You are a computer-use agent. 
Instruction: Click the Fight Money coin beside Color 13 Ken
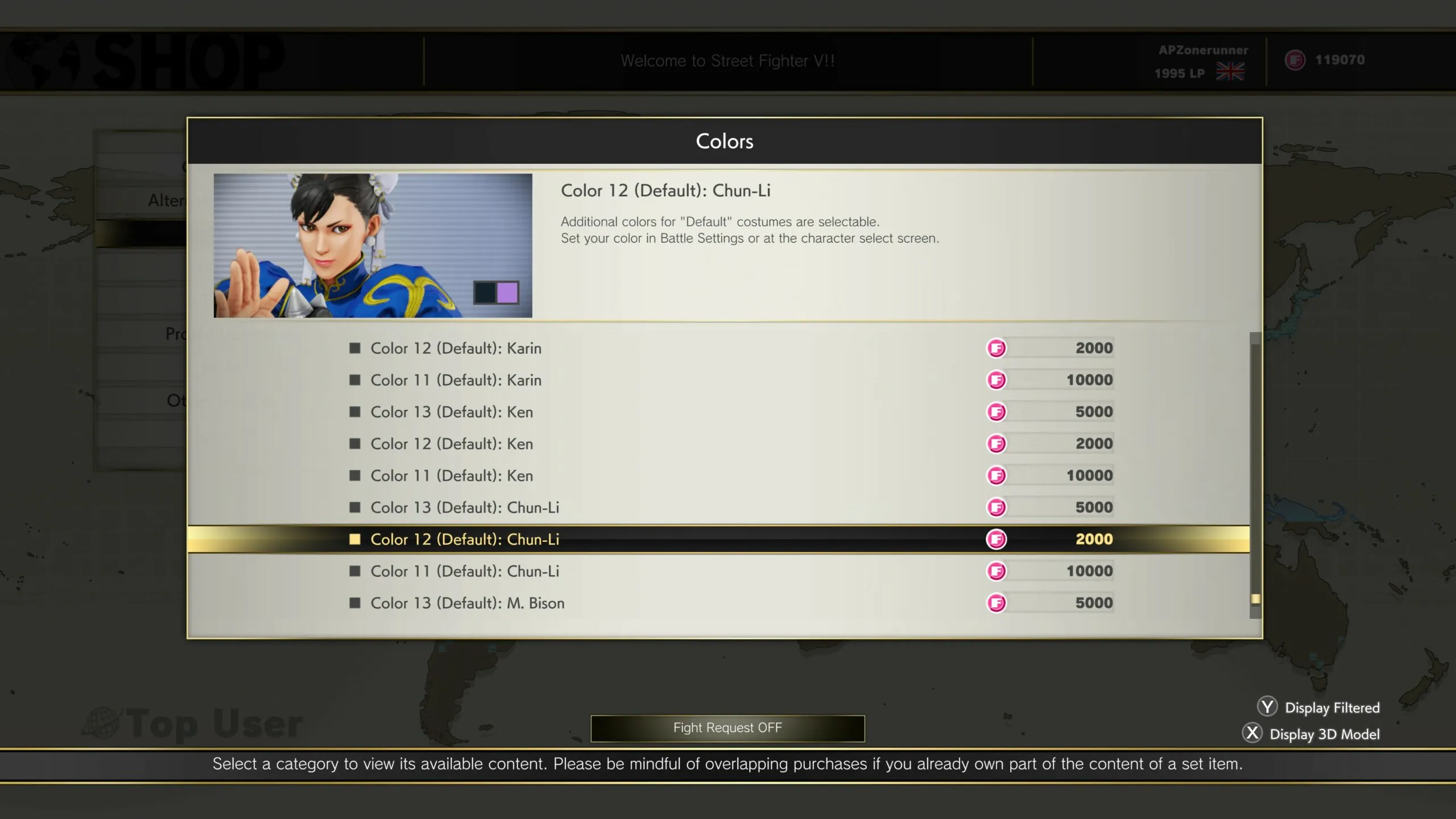click(x=996, y=412)
